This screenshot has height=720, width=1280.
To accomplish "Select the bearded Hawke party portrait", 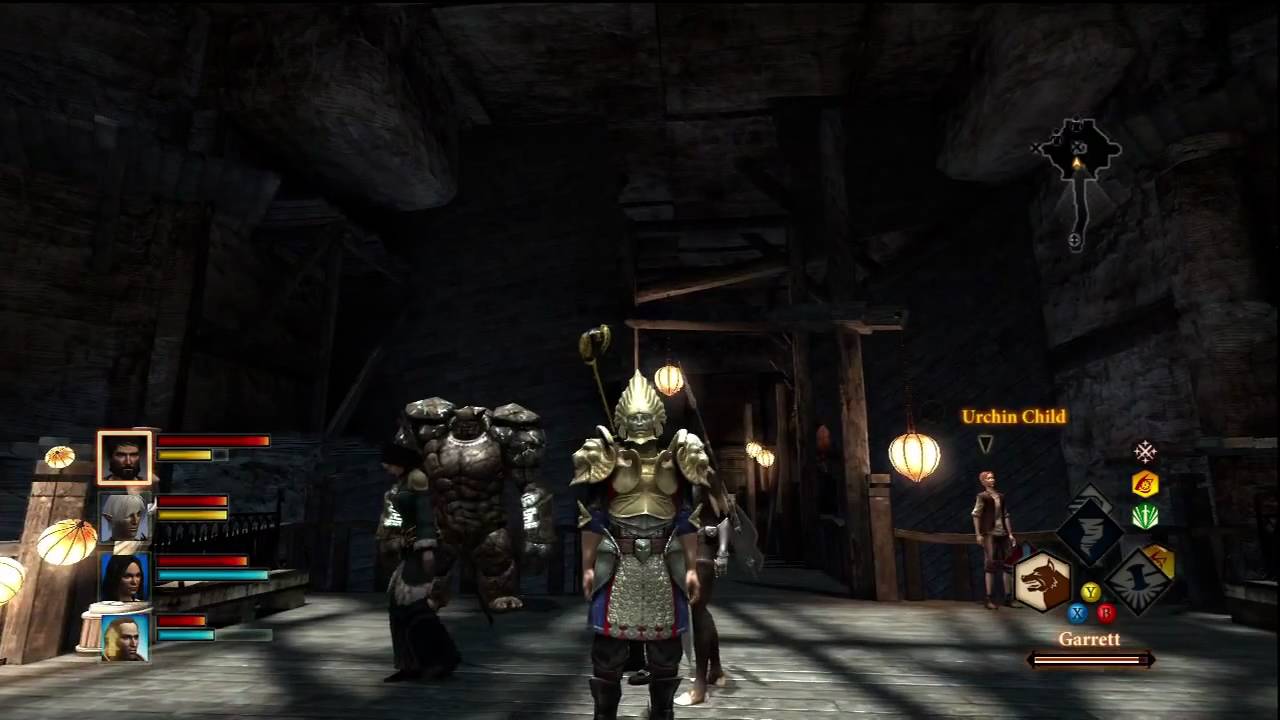I will coord(125,458).
